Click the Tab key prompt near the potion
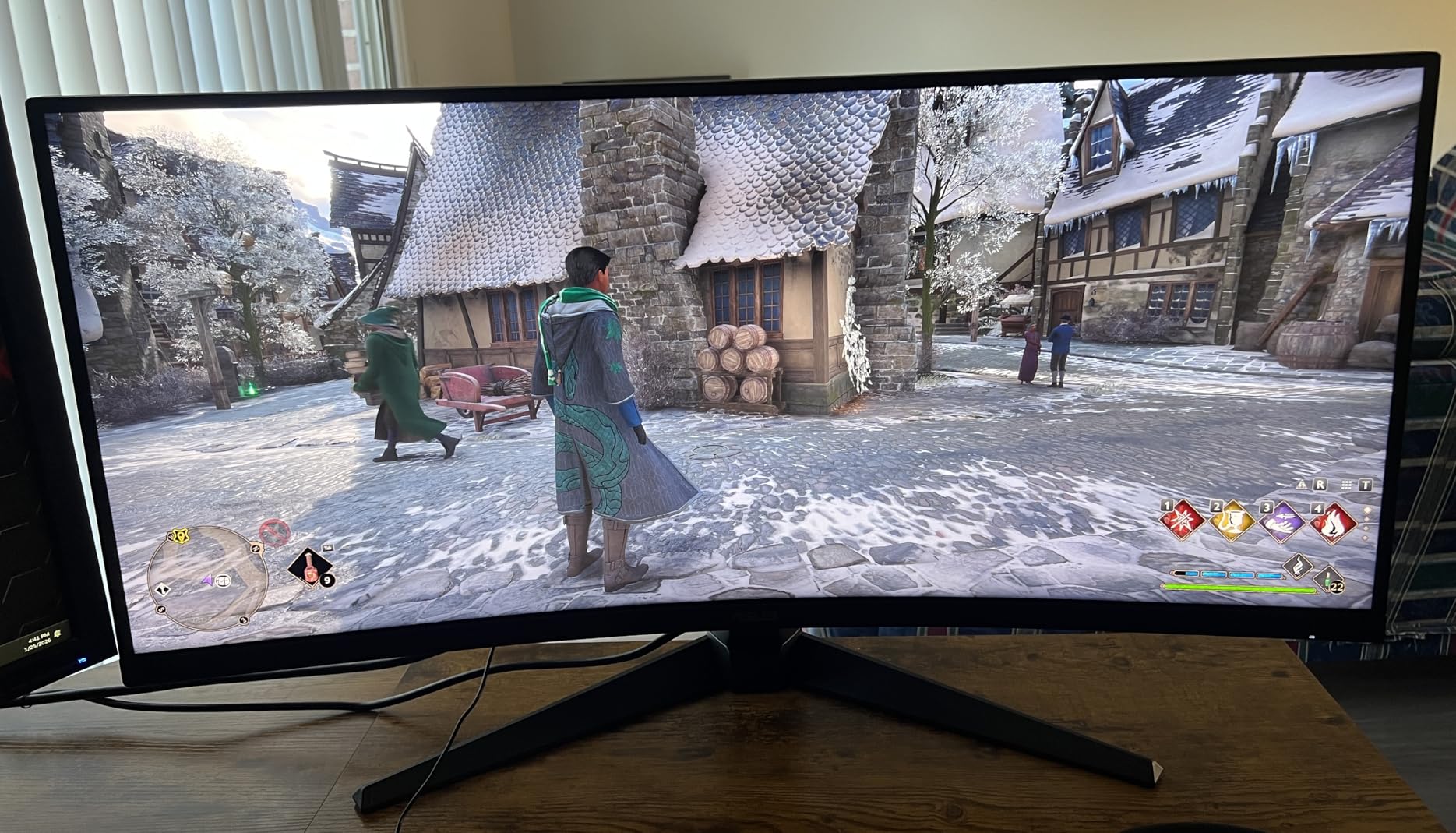The image size is (1456, 833). pos(327,549)
